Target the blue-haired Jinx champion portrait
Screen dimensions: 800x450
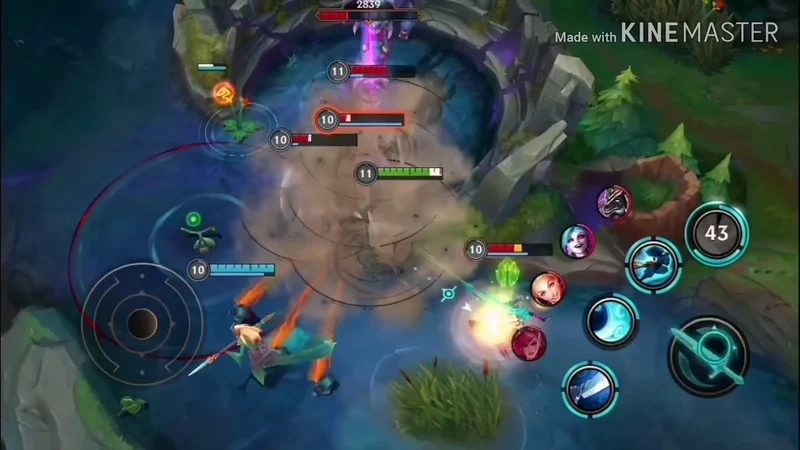tap(577, 240)
